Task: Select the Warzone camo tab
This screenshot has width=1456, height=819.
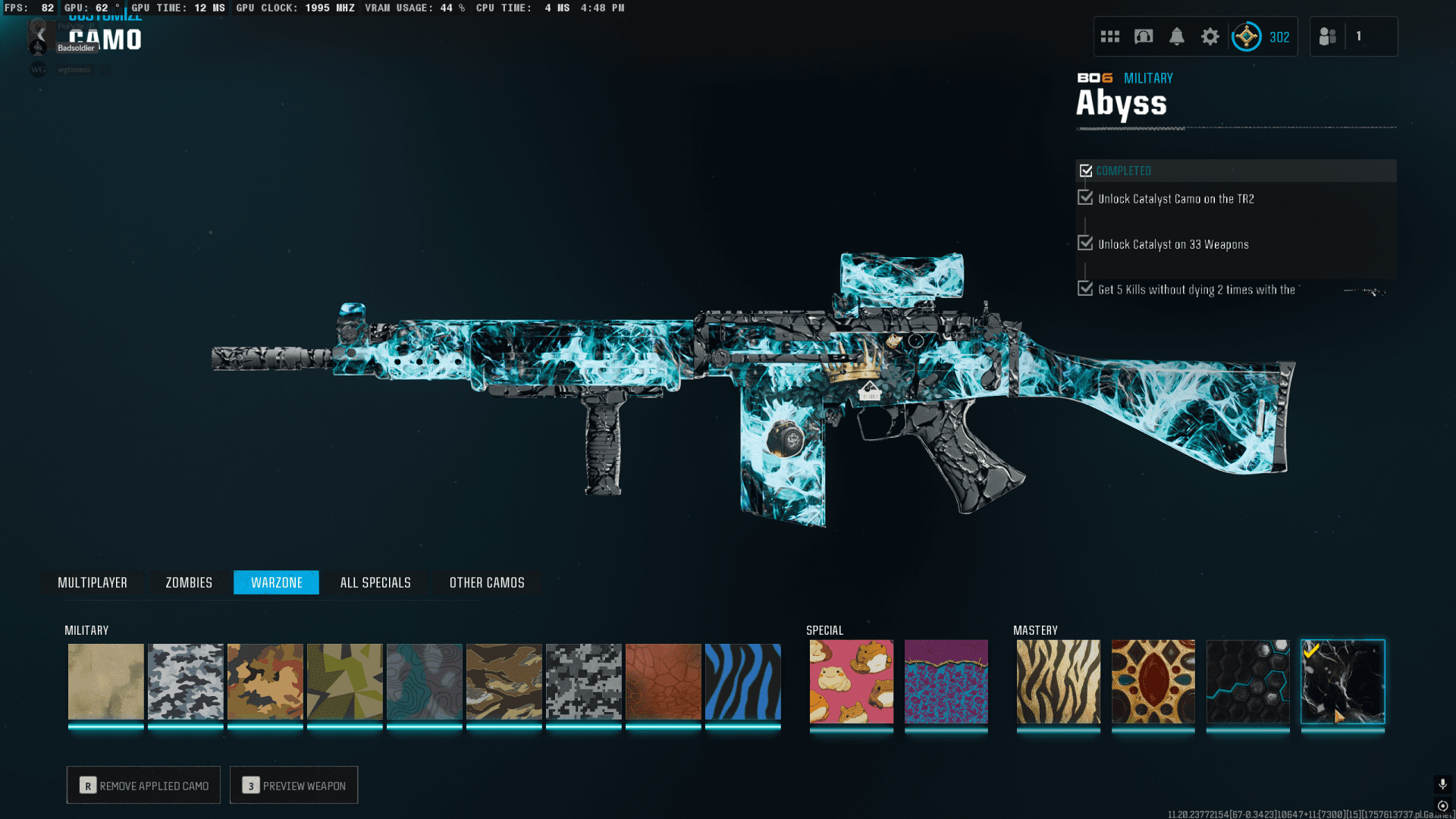Action: 276,582
